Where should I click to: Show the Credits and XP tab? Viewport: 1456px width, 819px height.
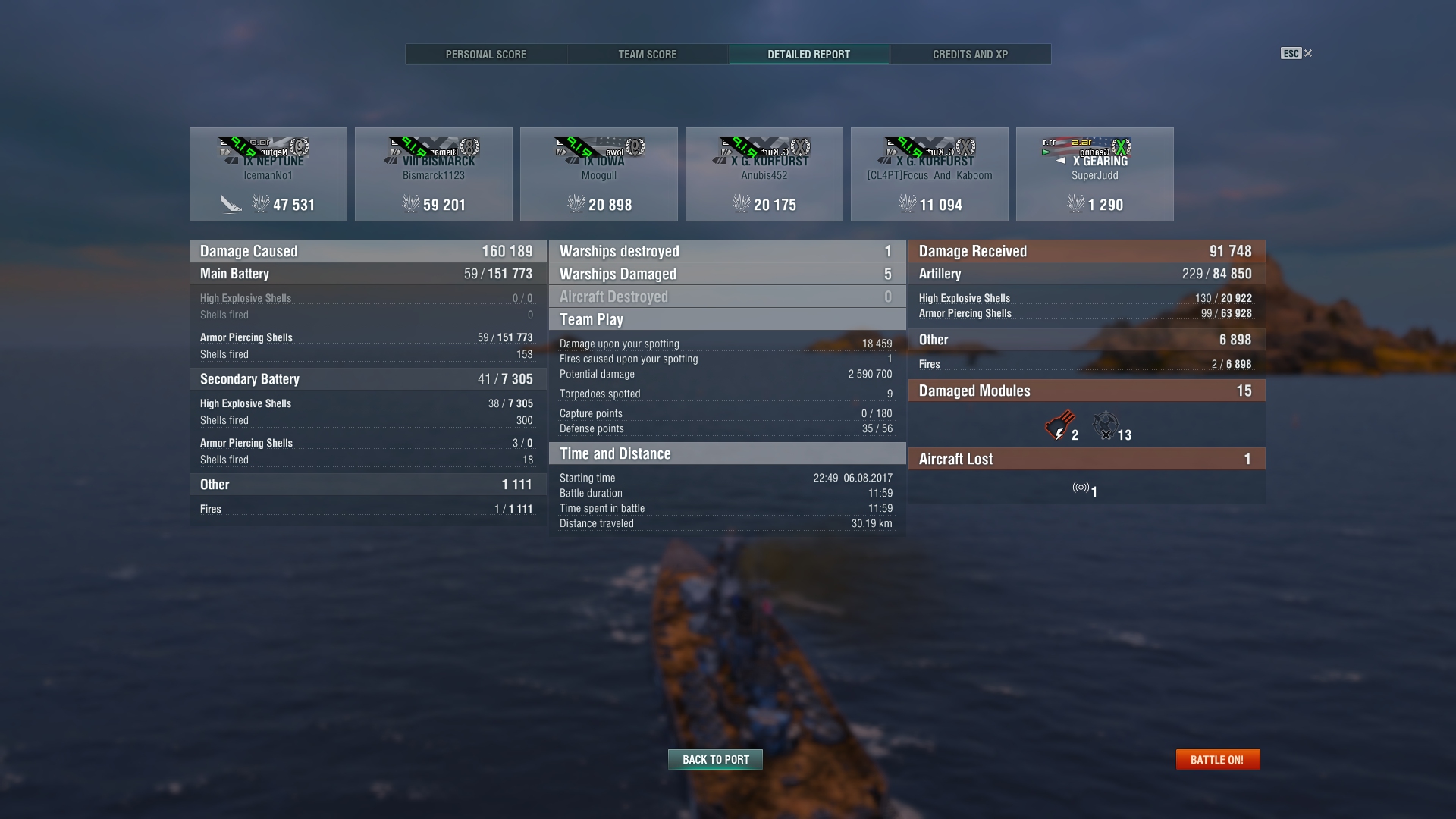coord(970,55)
